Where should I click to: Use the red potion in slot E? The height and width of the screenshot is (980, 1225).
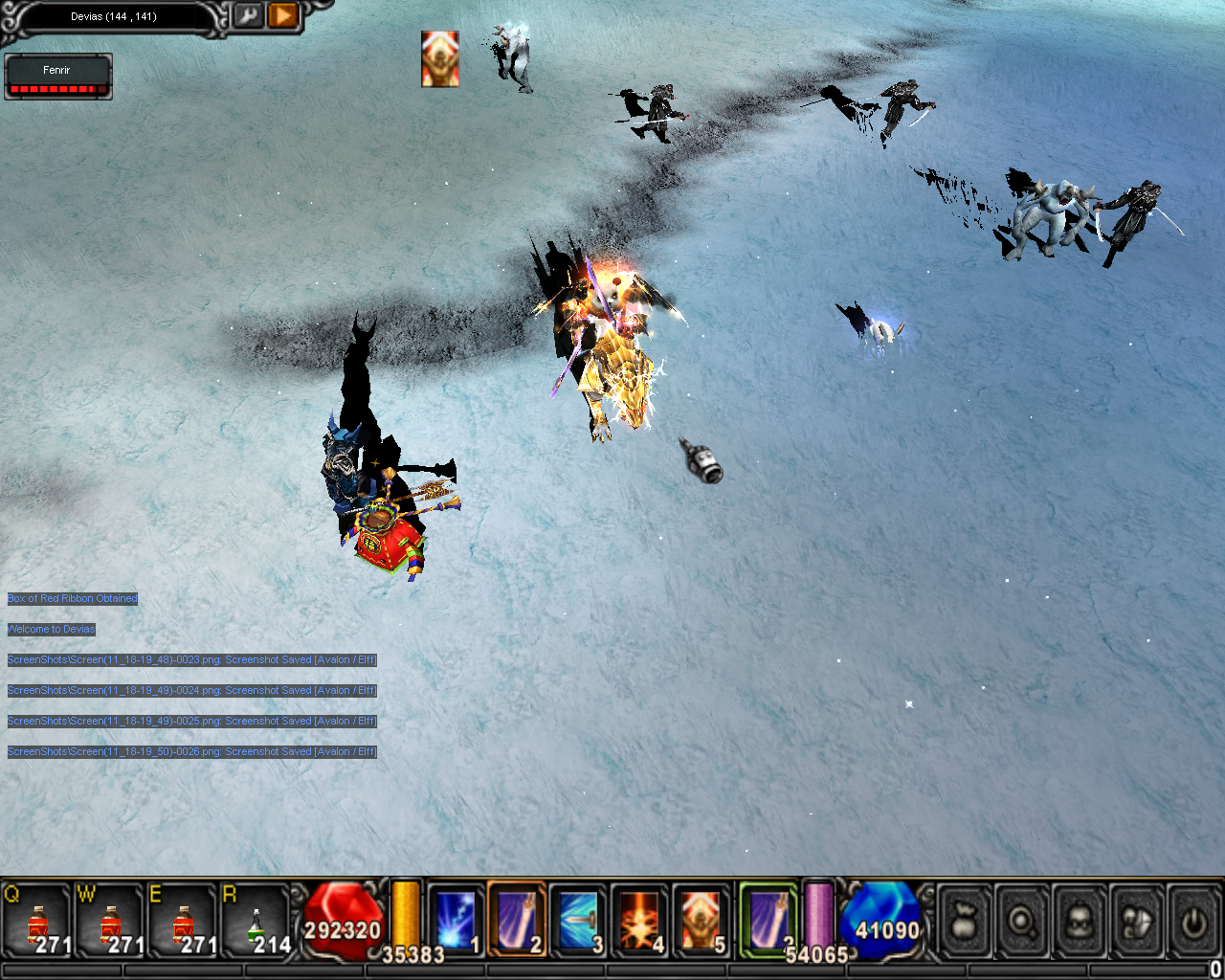tap(183, 921)
